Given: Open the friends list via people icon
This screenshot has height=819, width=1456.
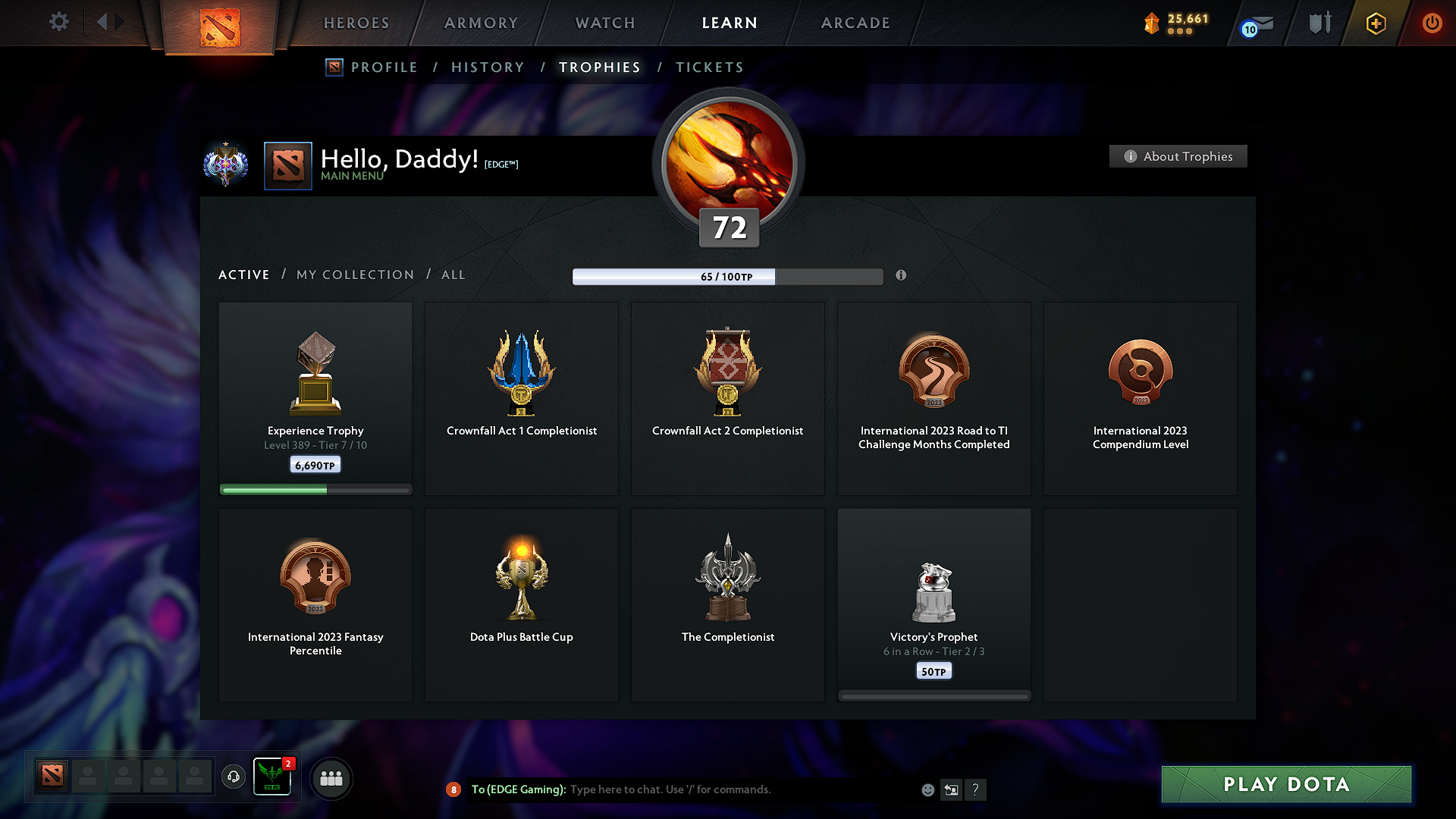Looking at the screenshot, I should click(x=331, y=777).
